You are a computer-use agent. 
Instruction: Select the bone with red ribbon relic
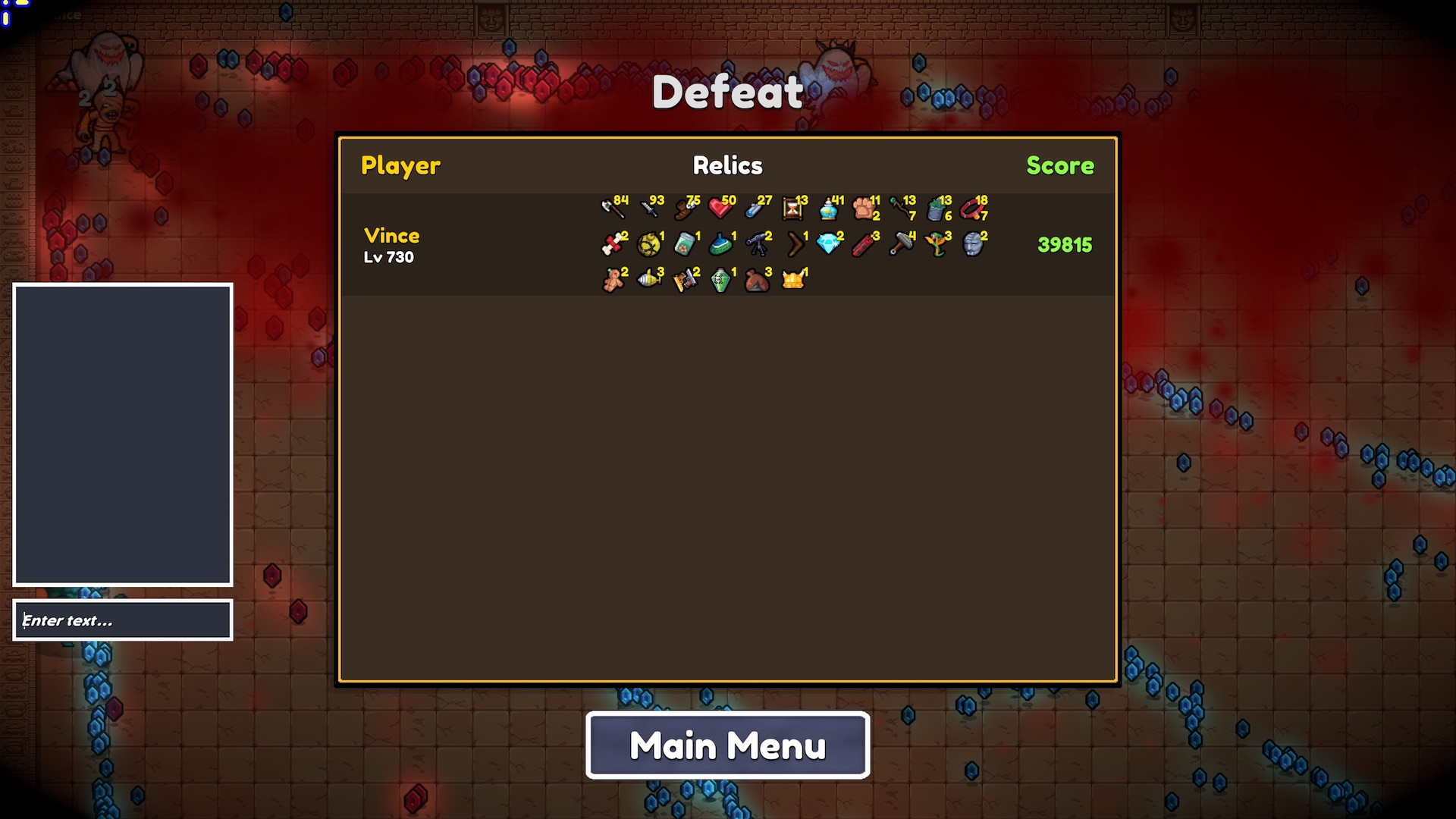click(x=613, y=244)
